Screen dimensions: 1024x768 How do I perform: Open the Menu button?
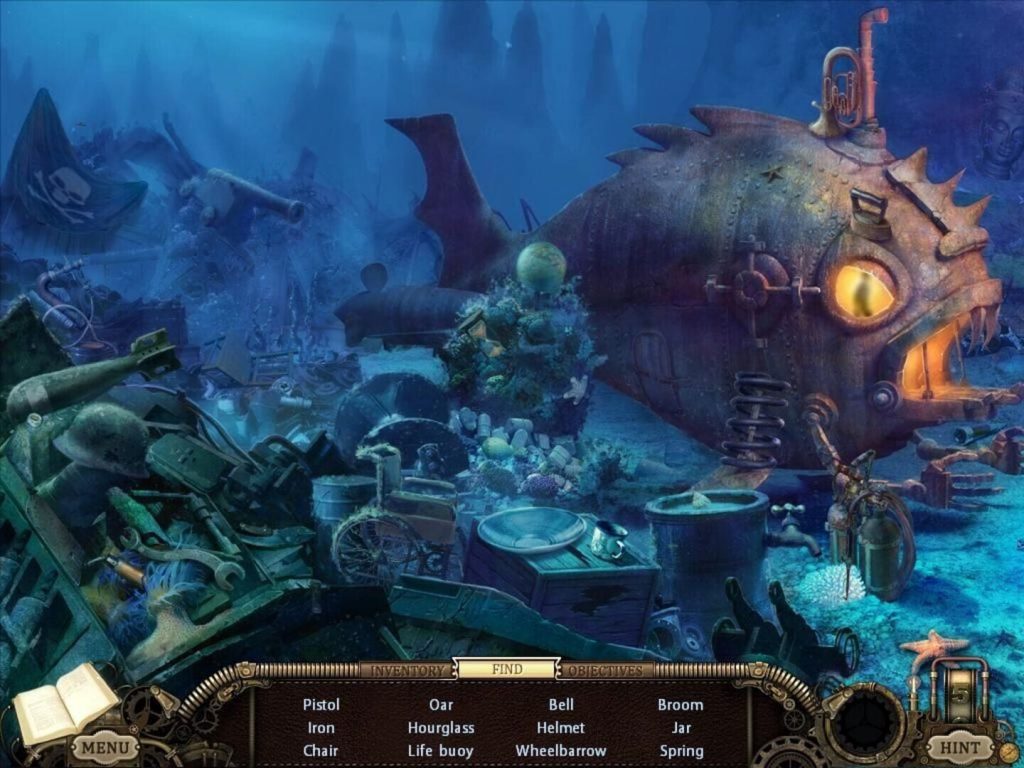pyautogui.click(x=105, y=747)
